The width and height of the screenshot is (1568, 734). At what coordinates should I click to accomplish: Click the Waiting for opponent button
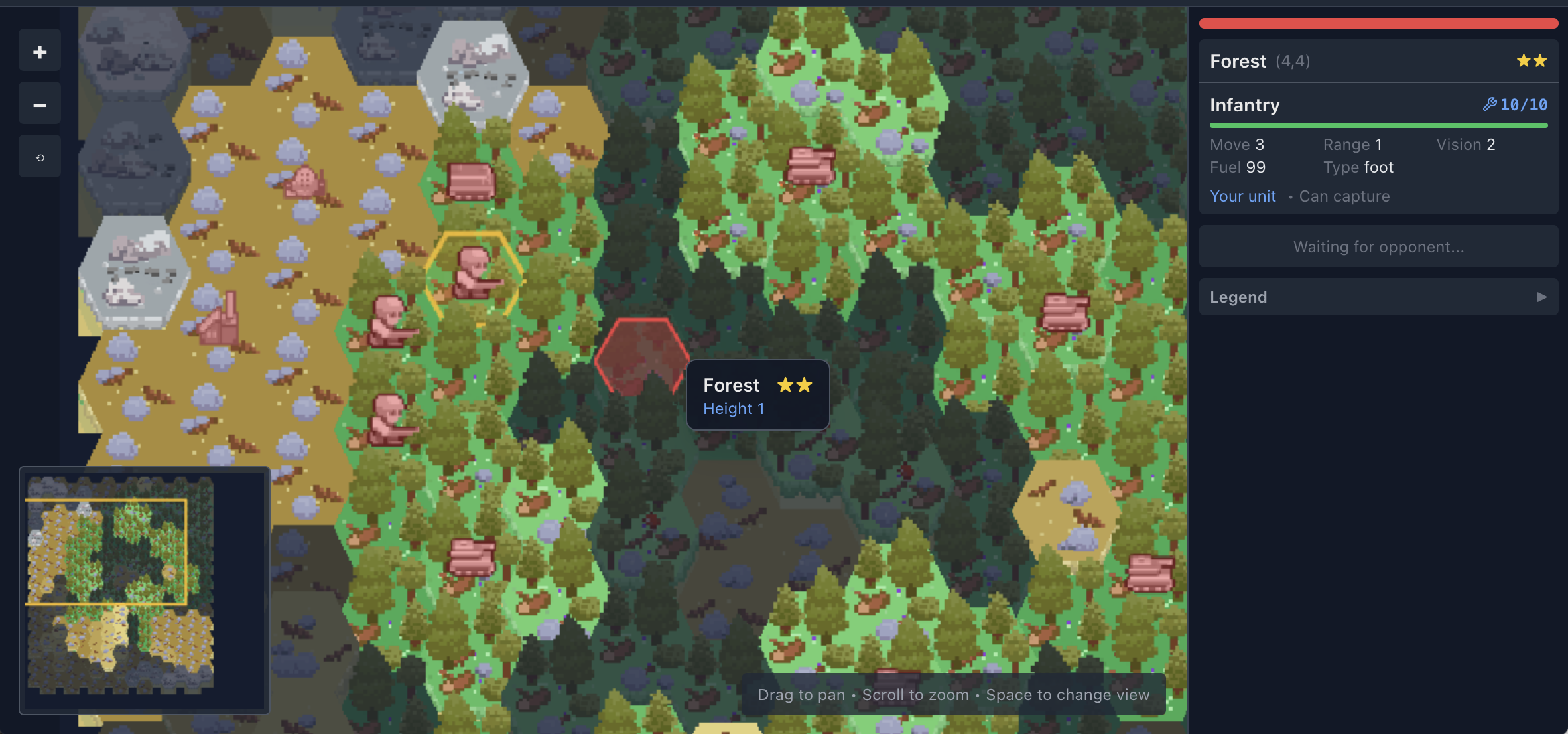[1378, 246]
